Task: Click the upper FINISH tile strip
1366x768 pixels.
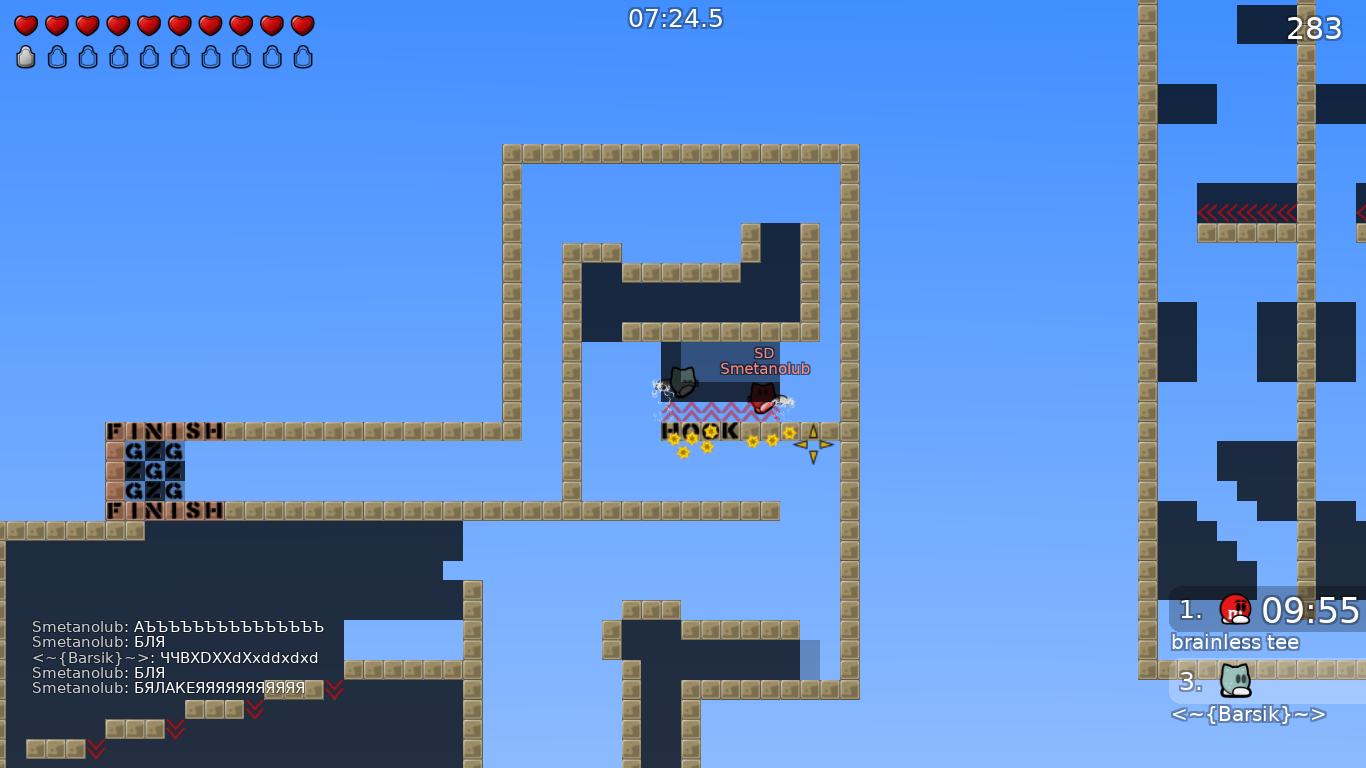Action: coord(165,431)
